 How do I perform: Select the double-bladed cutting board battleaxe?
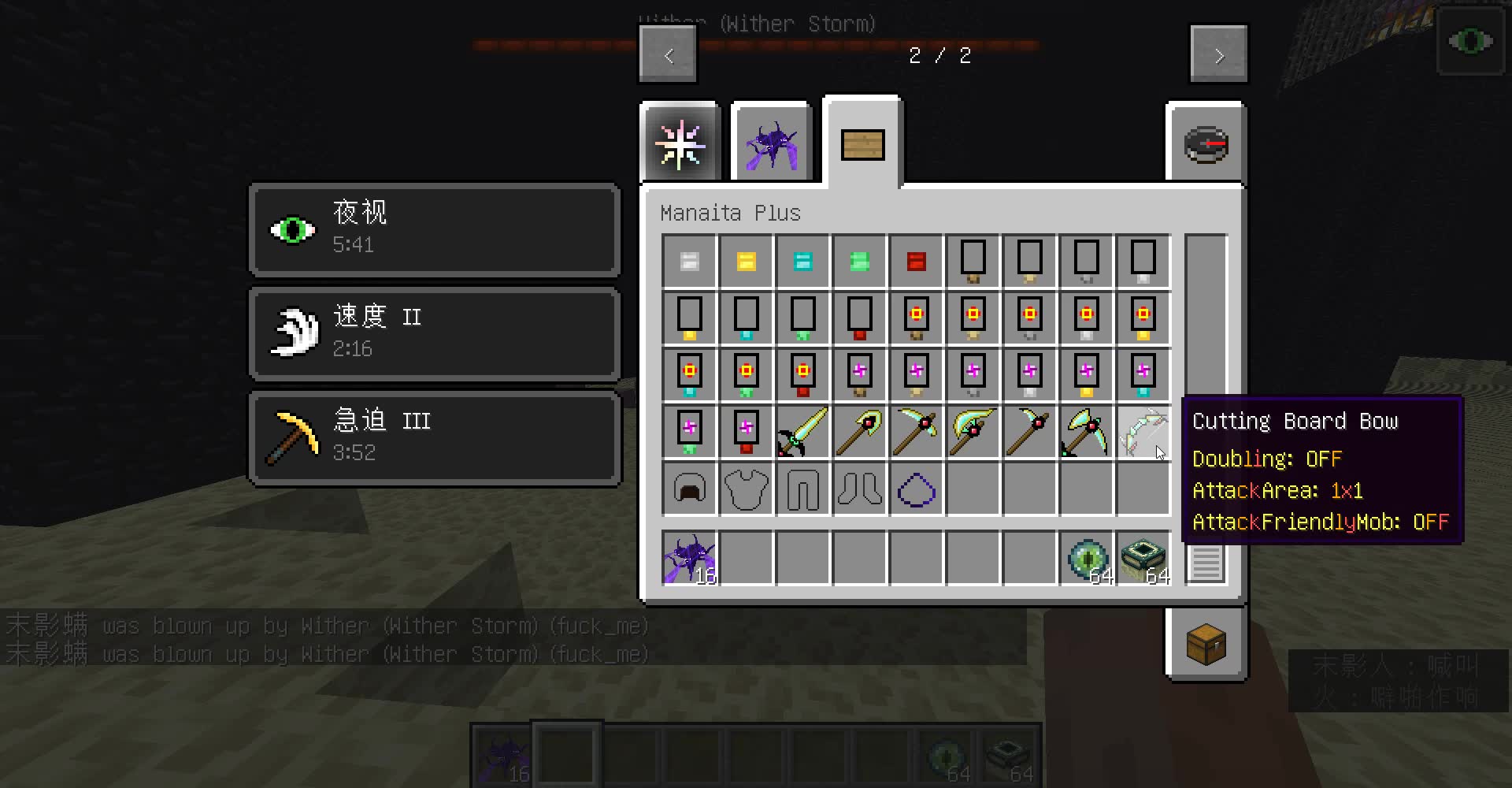(1086, 432)
